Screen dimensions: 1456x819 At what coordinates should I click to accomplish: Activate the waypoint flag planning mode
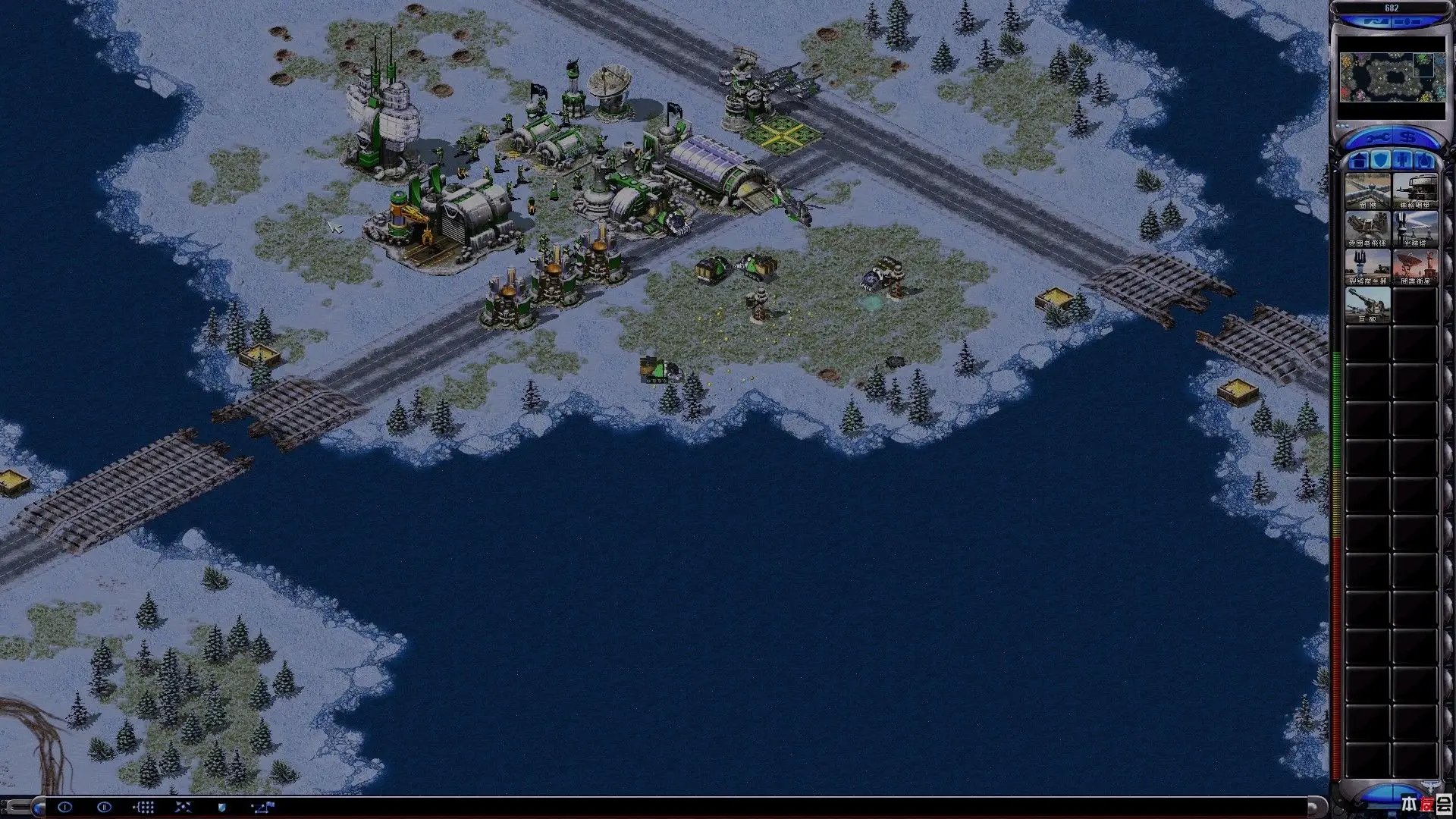(262, 807)
